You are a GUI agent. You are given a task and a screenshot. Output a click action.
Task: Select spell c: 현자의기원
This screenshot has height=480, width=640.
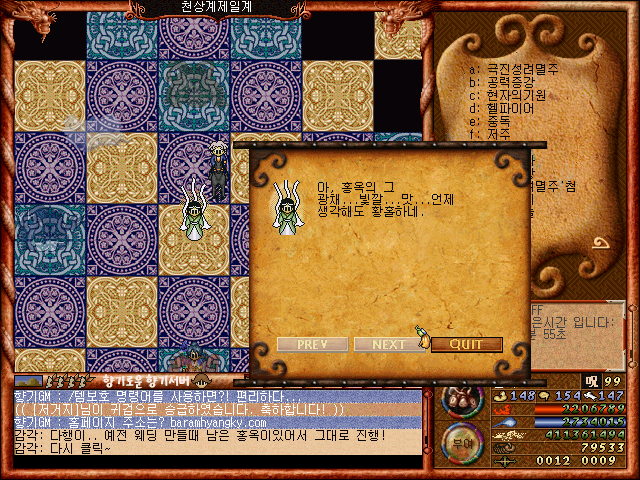511,95
